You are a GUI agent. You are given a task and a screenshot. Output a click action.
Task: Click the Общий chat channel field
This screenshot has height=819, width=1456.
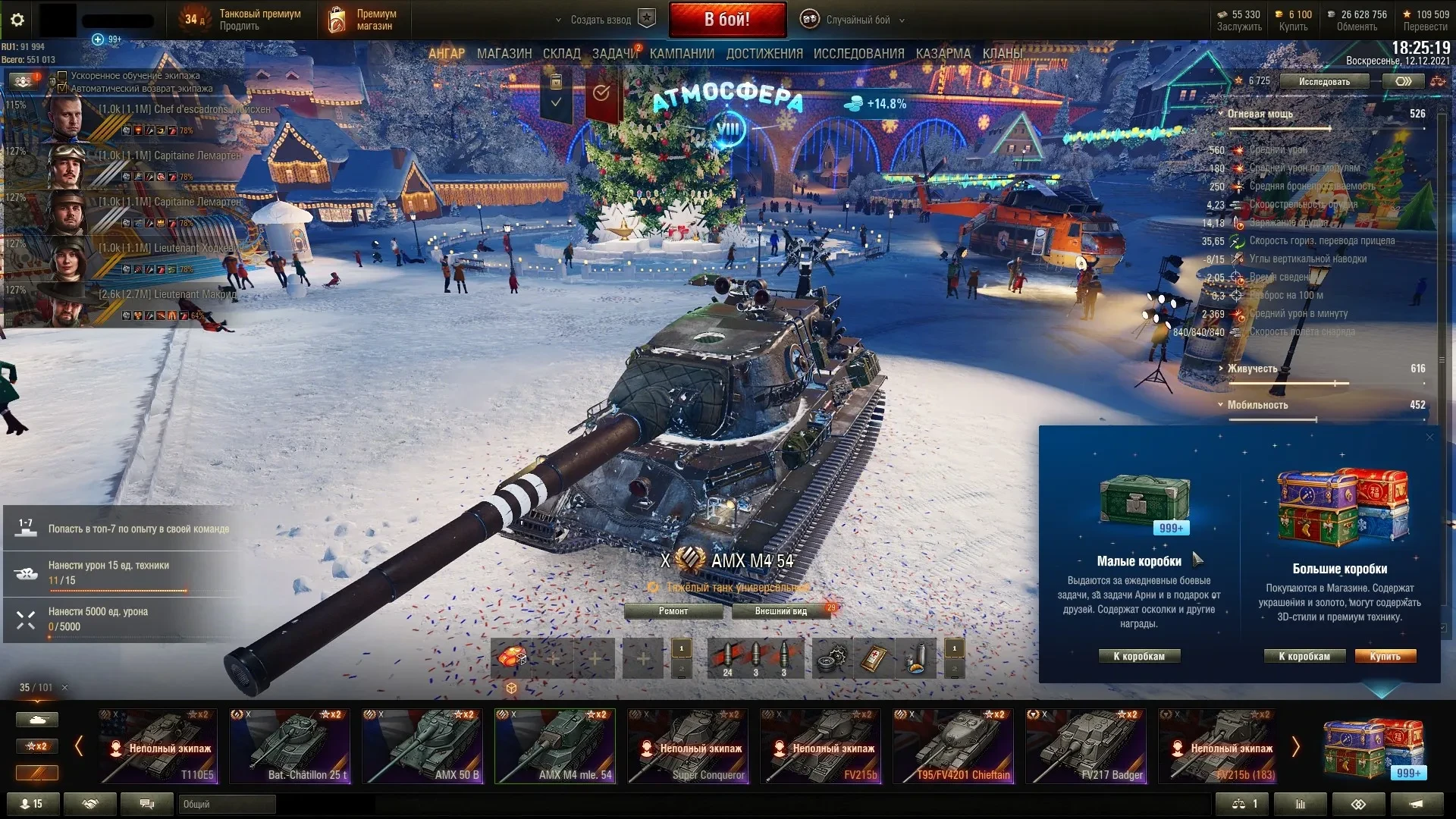point(227,804)
